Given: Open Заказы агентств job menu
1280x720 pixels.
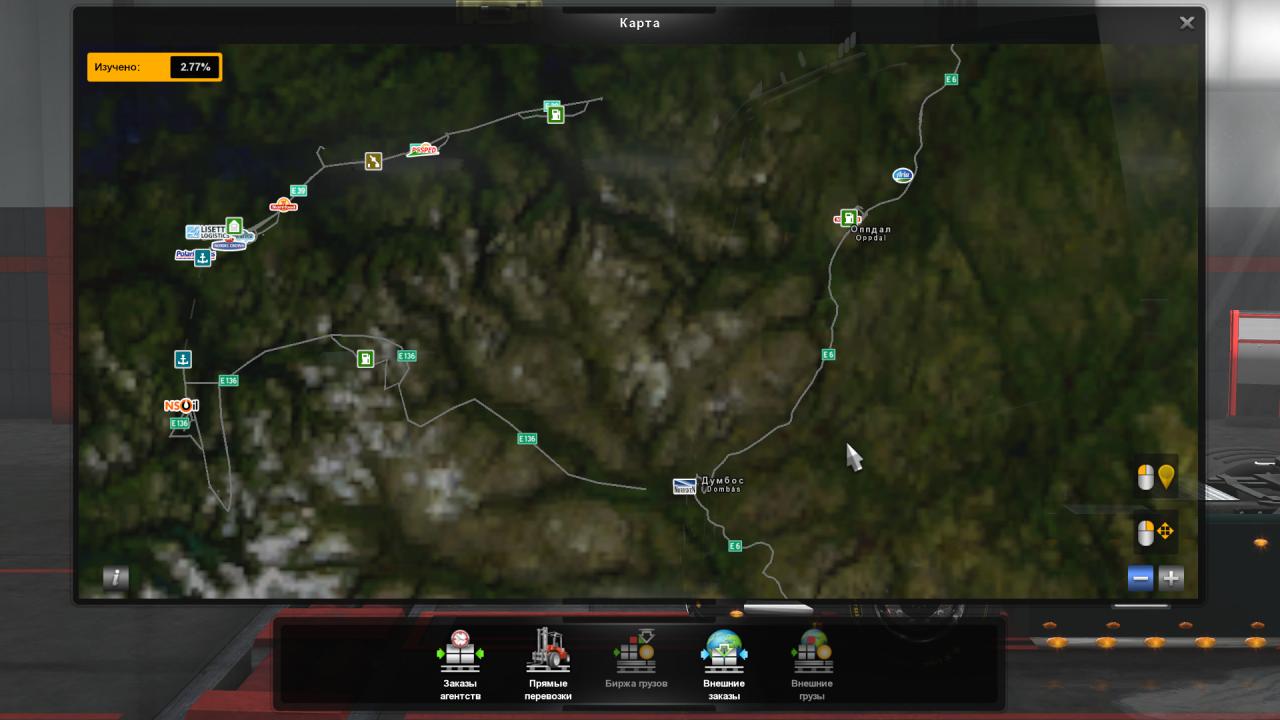Looking at the screenshot, I should [460, 665].
